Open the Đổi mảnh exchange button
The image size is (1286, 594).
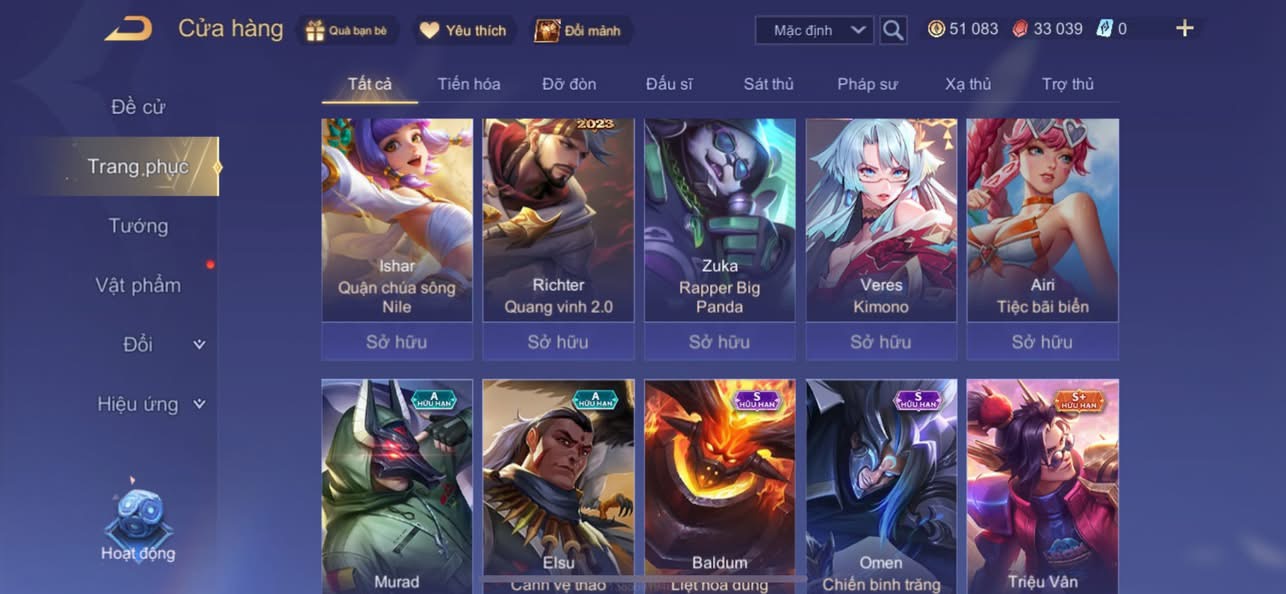579,30
